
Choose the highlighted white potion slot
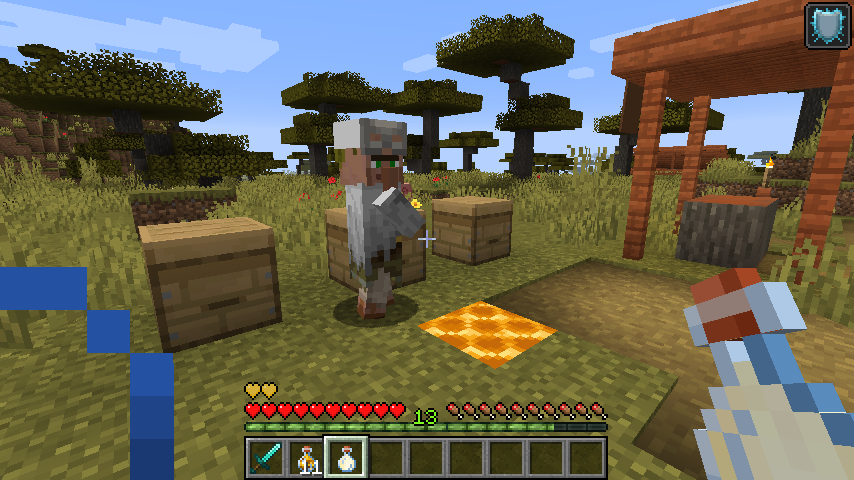[346, 458]
